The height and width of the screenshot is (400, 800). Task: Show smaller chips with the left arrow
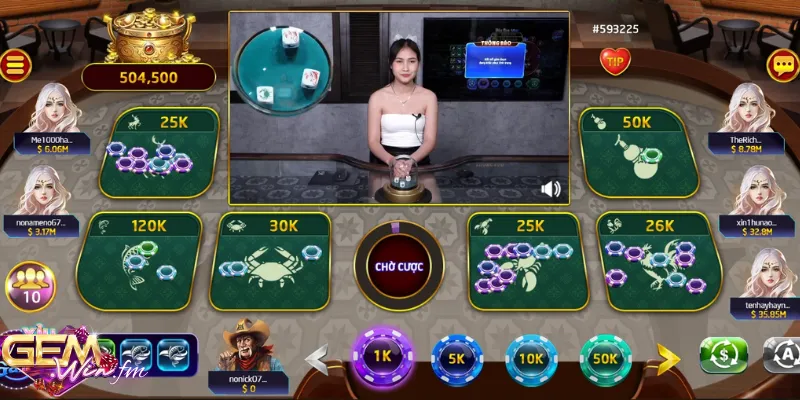(318, 357)
